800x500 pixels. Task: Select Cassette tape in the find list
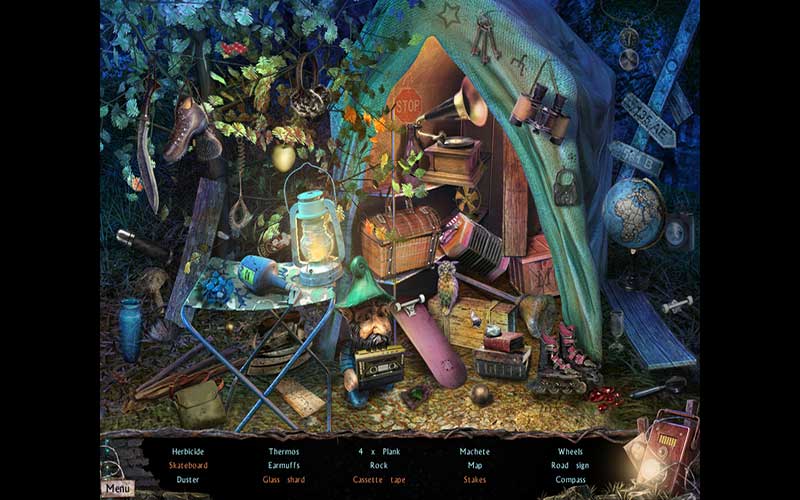[x=378, y=479]
